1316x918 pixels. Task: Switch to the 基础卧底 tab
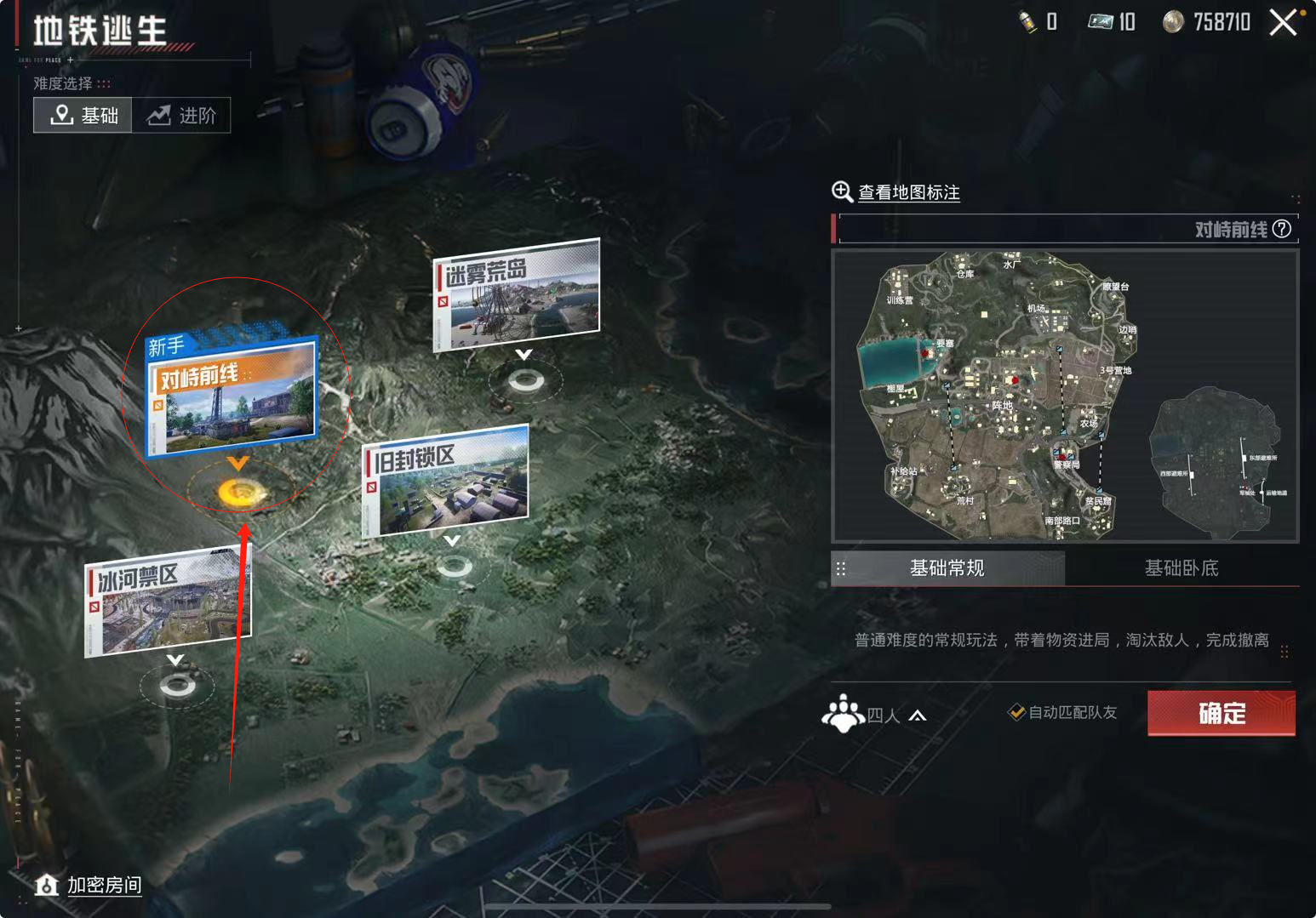click(x=1182, y=567)
